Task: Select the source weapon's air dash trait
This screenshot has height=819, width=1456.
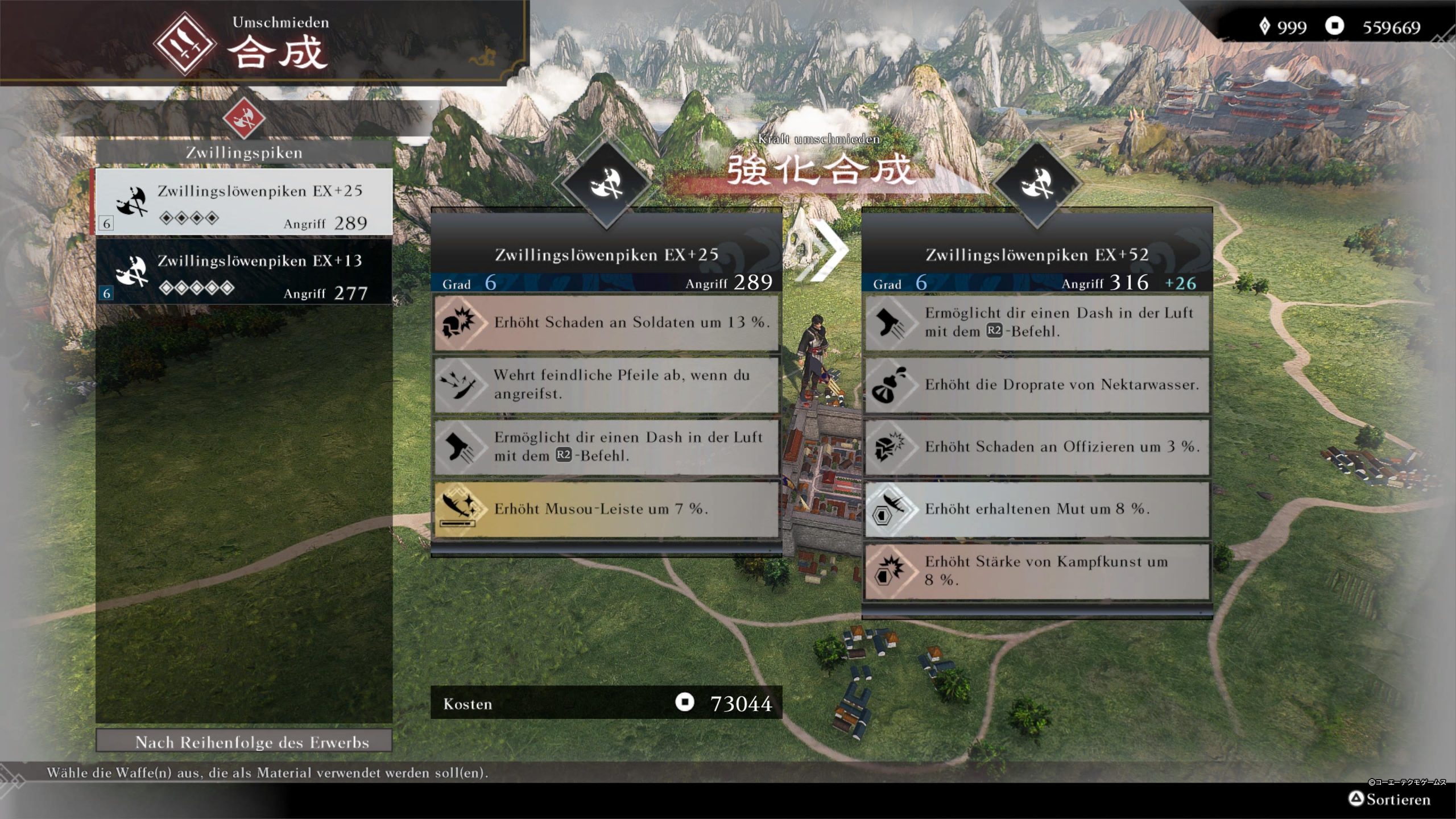Action: click(x=606, y=446)
